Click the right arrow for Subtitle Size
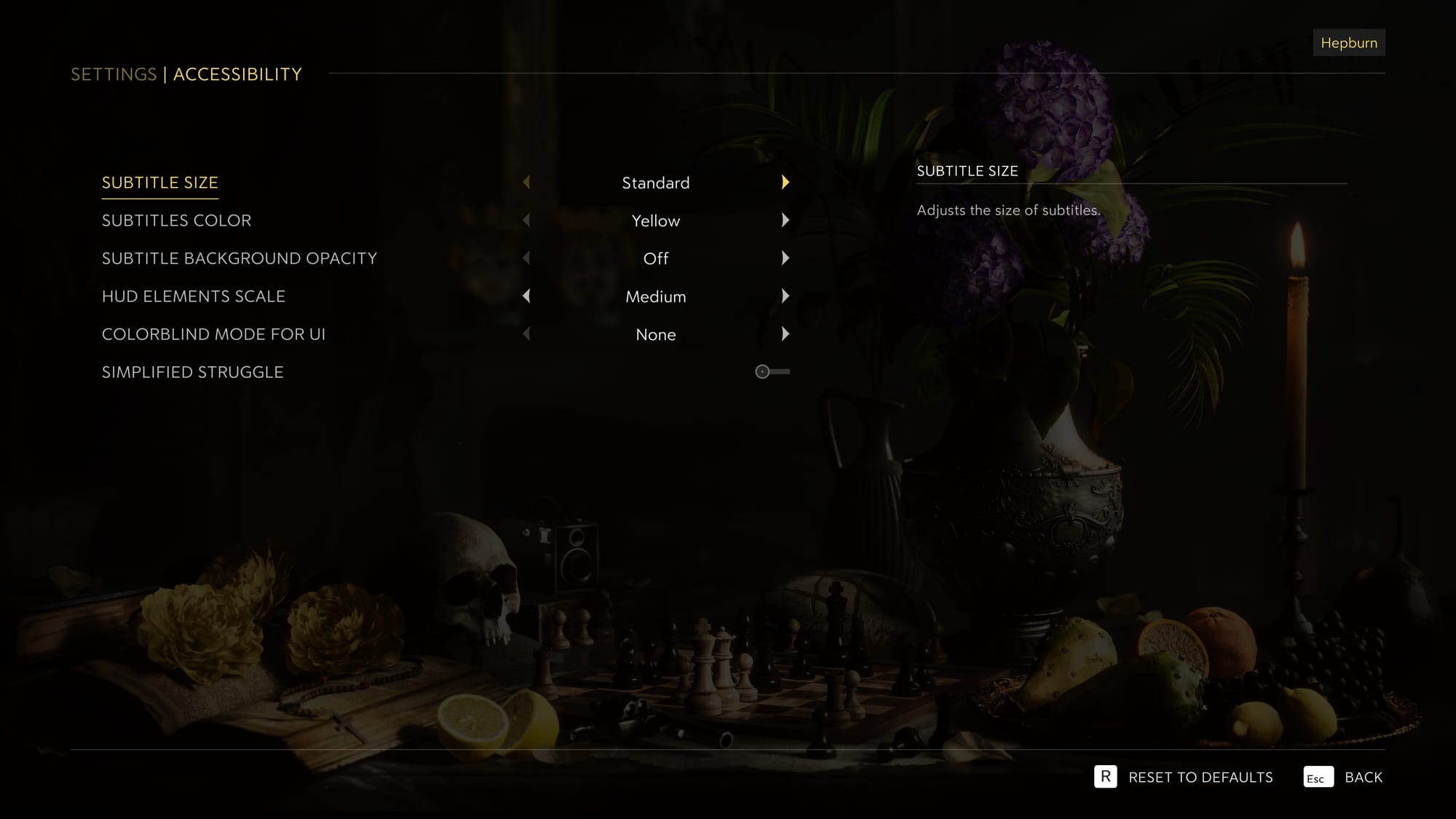The image size is (1456, 819). (x=786, y=183)
